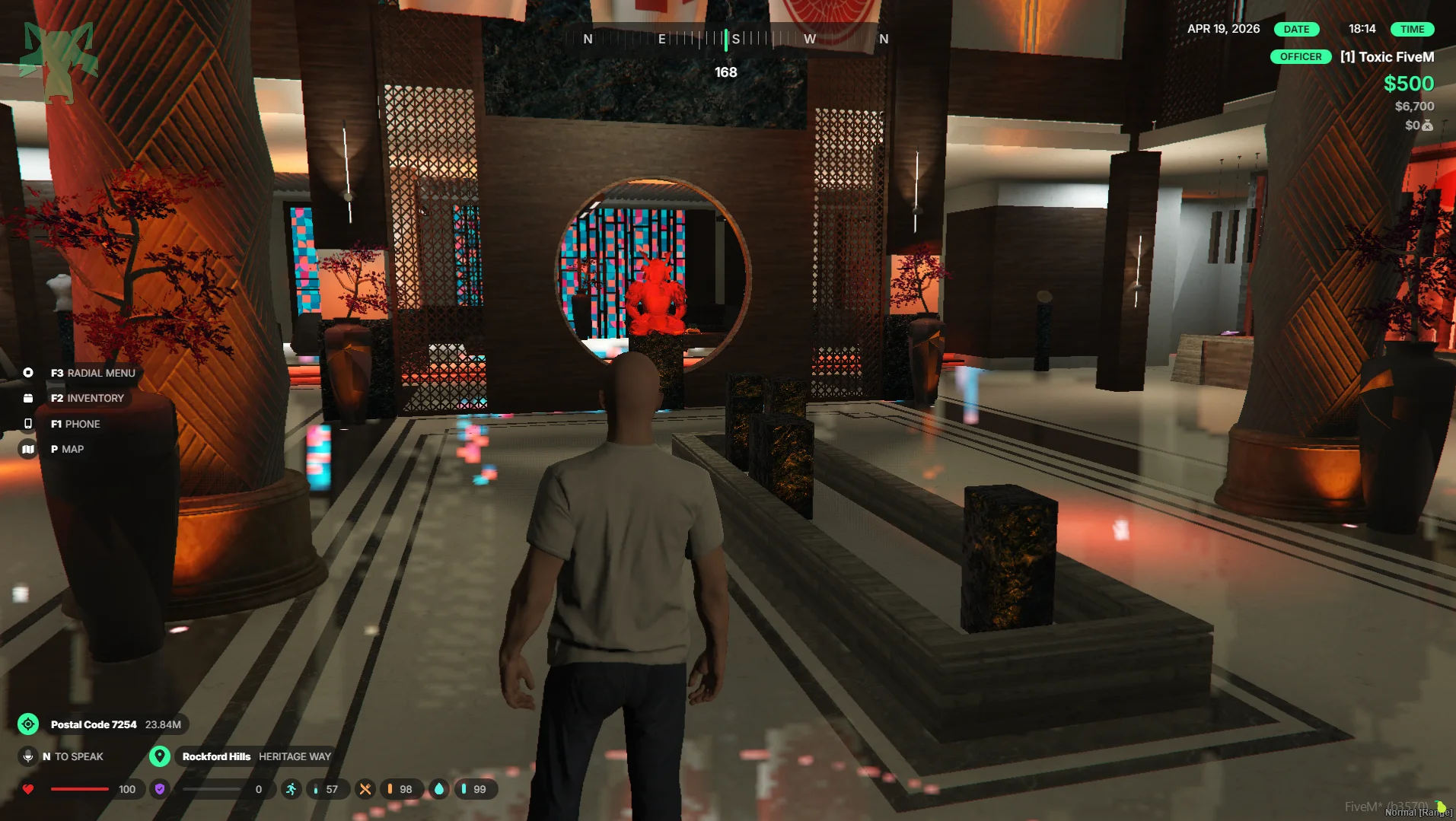
Task: Click the Rockford Hills location pin
Action: [159, 756]
